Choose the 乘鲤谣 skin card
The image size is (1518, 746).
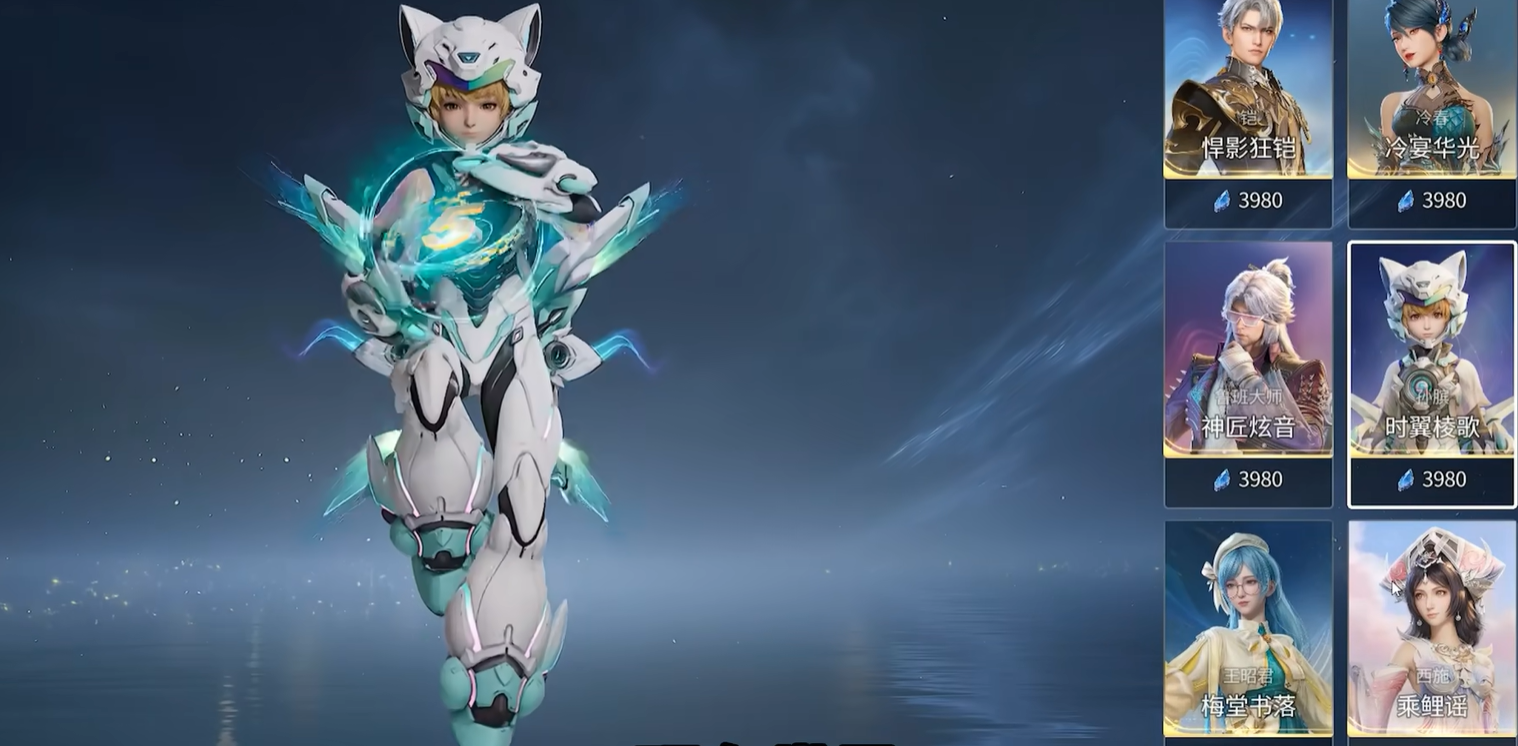coord(1431,630)
